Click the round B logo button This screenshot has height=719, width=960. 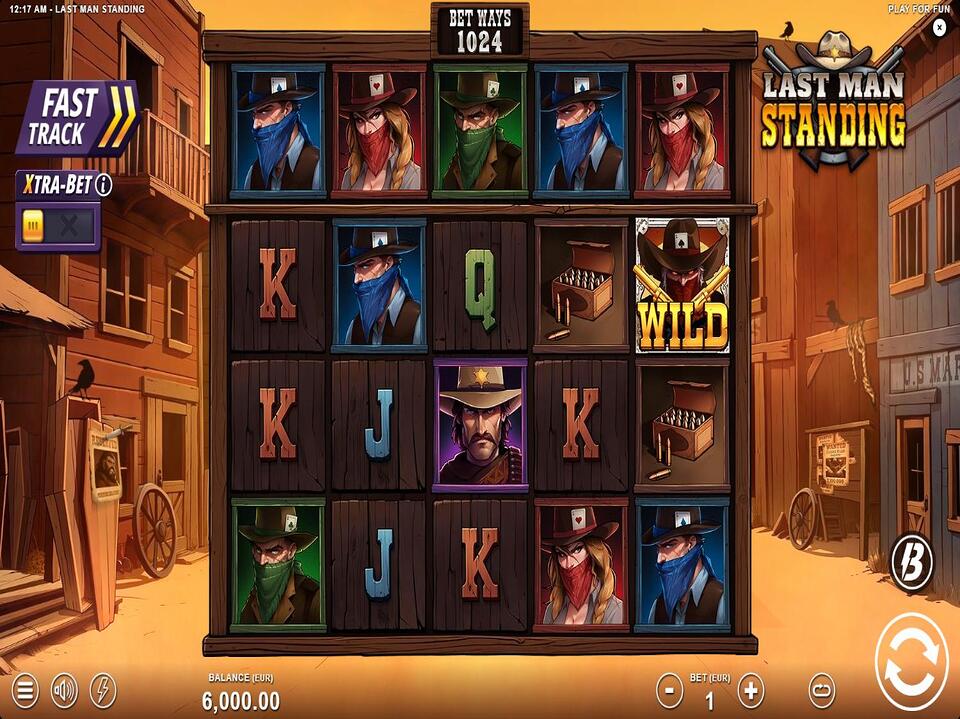pos(912,563)
